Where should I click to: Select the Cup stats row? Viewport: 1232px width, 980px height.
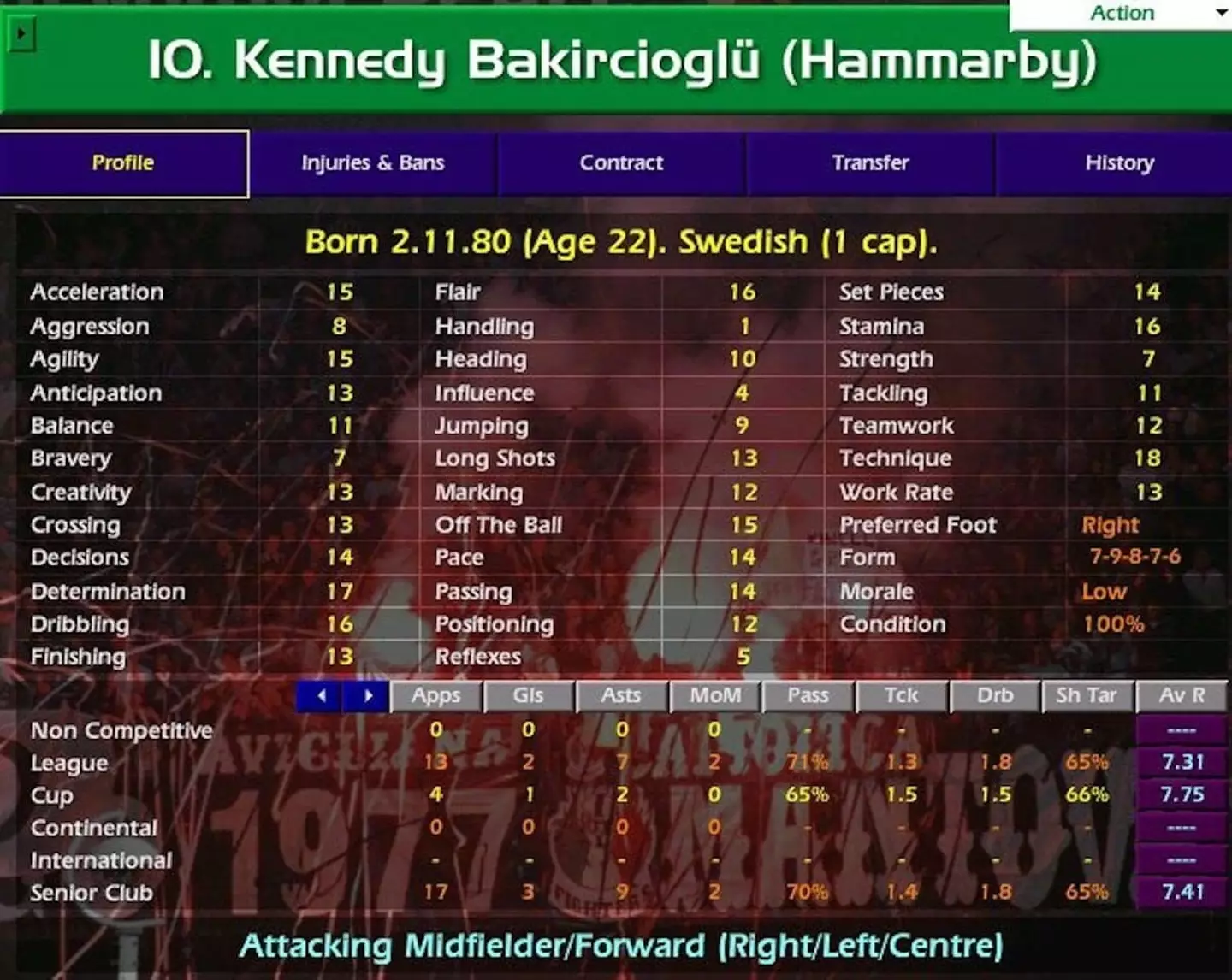click(51, 795)
